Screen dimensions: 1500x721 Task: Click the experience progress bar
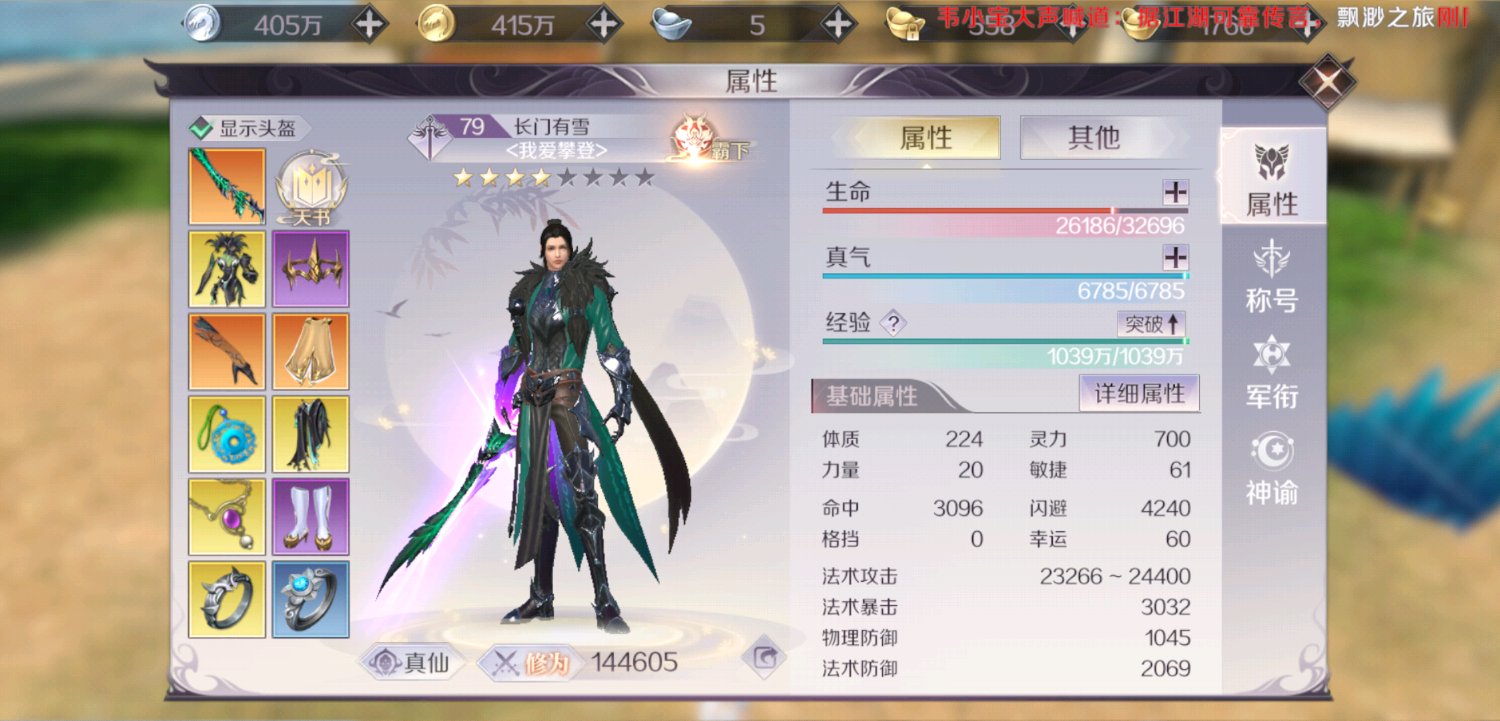tap(1000, 341)
